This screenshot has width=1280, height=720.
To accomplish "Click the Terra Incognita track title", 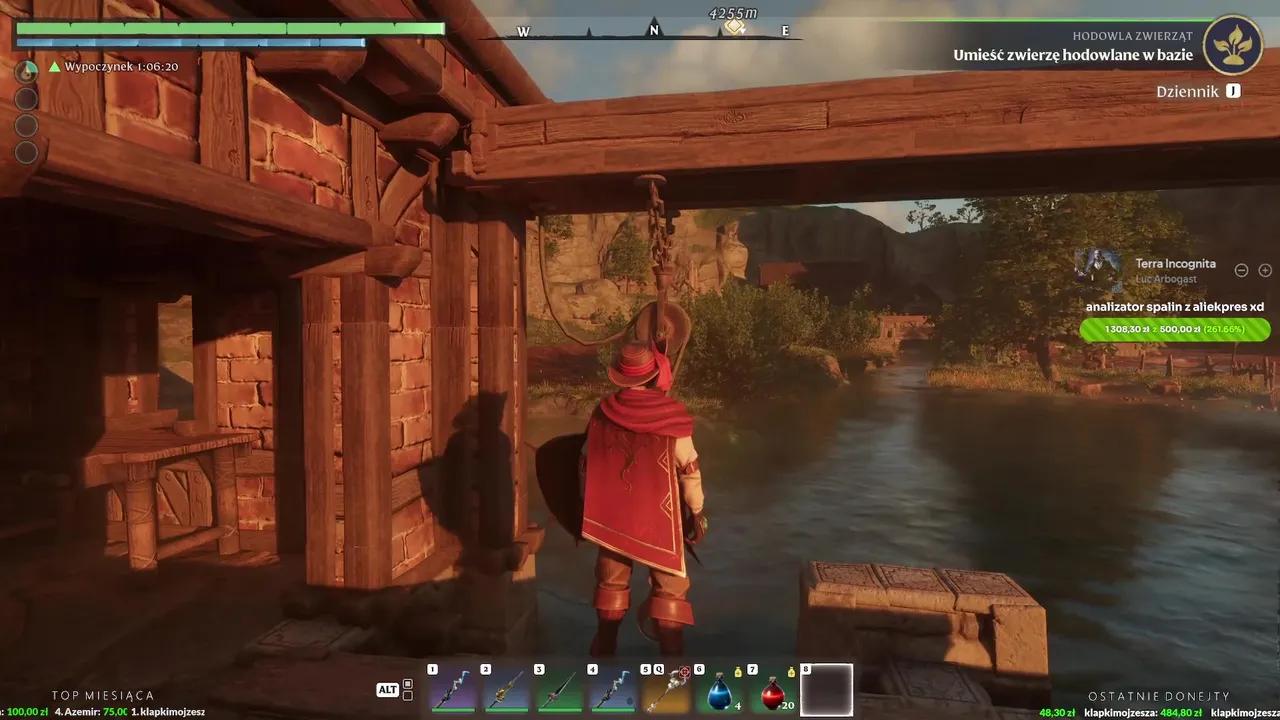I will [x=1176, y=263].
